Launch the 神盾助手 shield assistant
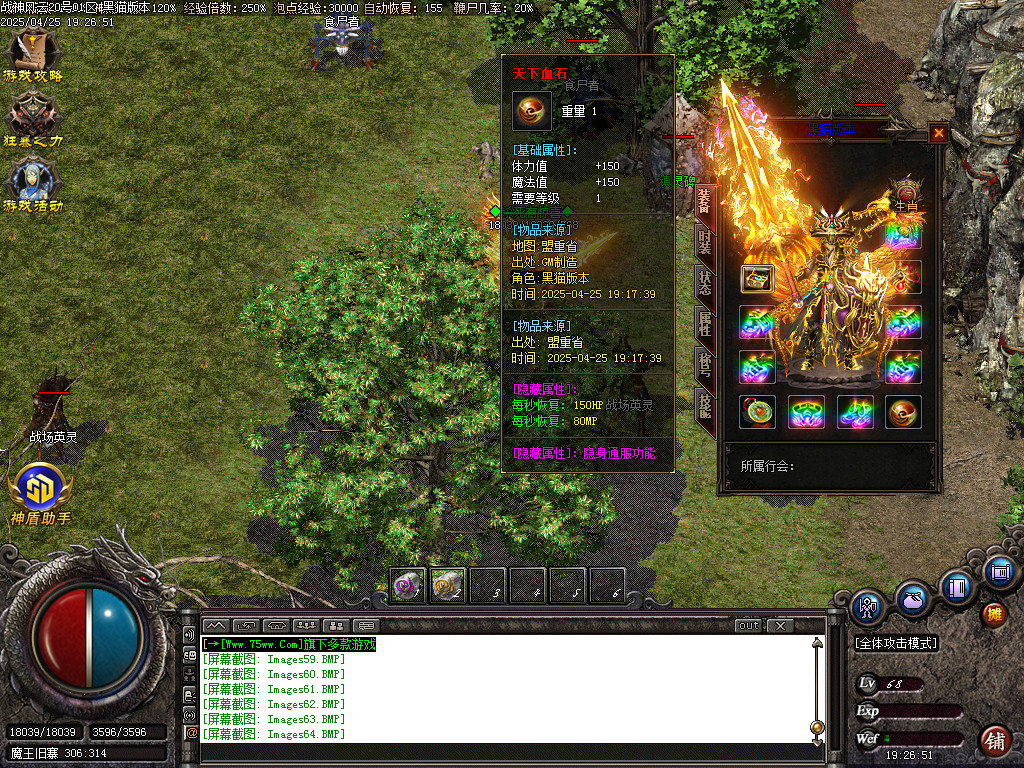1024x768 pixels. 40,490
